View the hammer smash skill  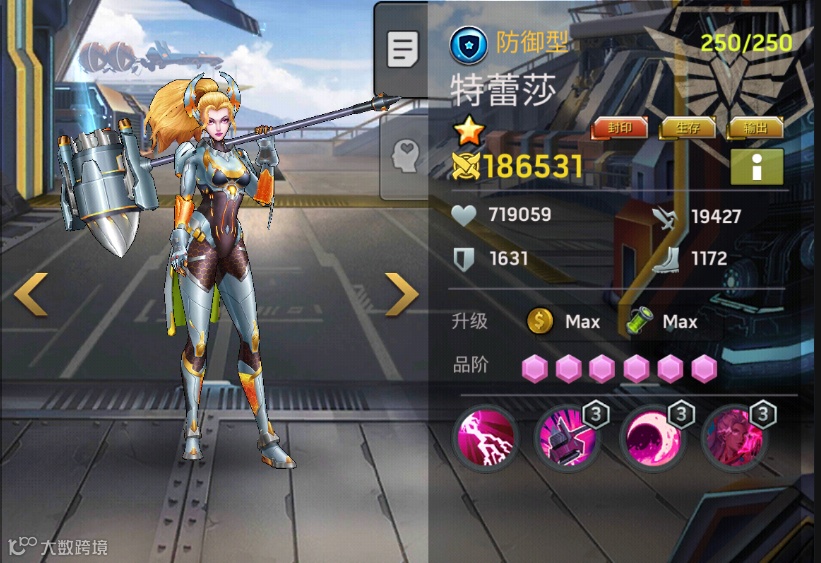pyautogui.click(x=567, y=438)
